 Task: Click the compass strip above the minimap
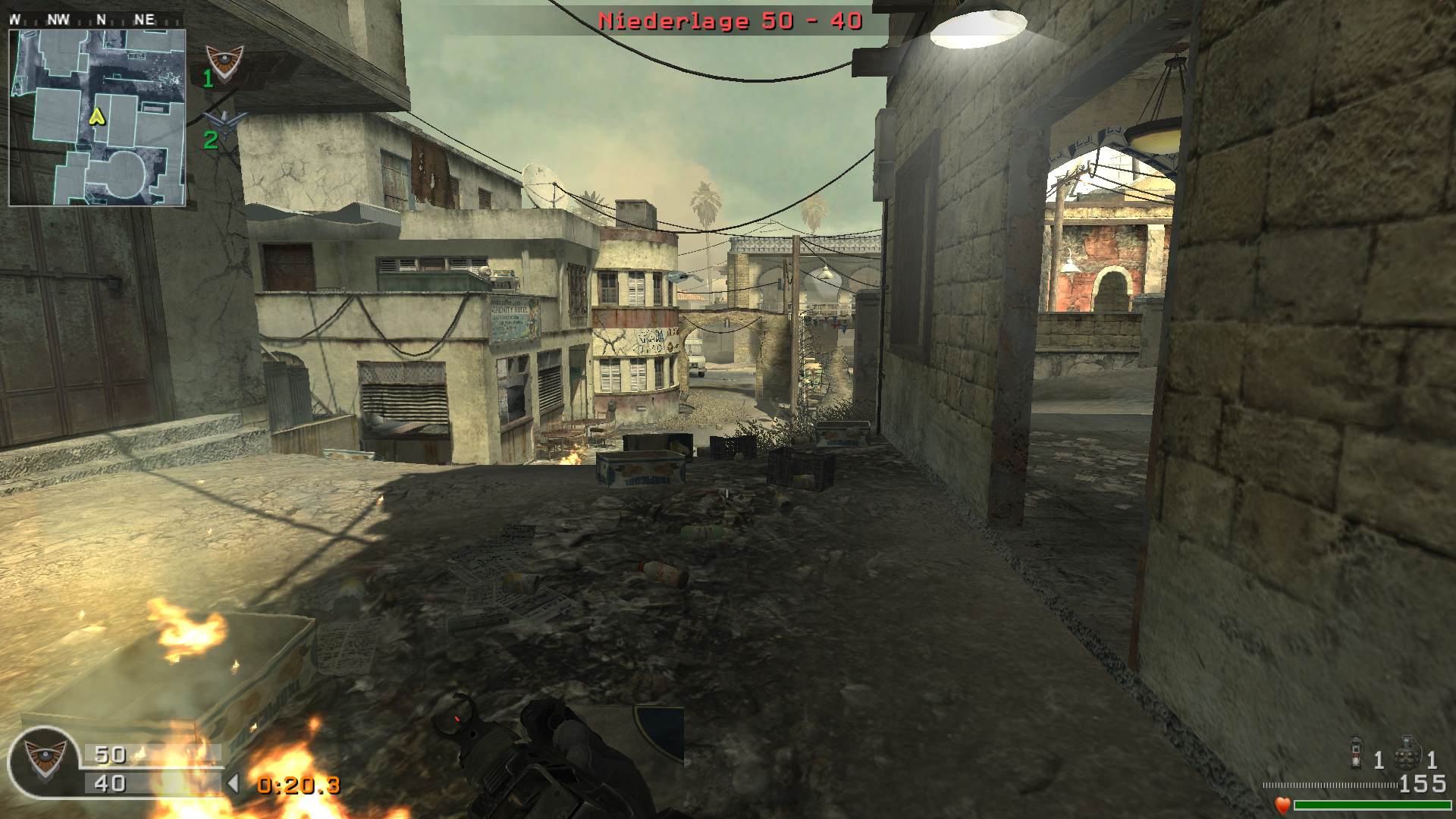(96, 20)
